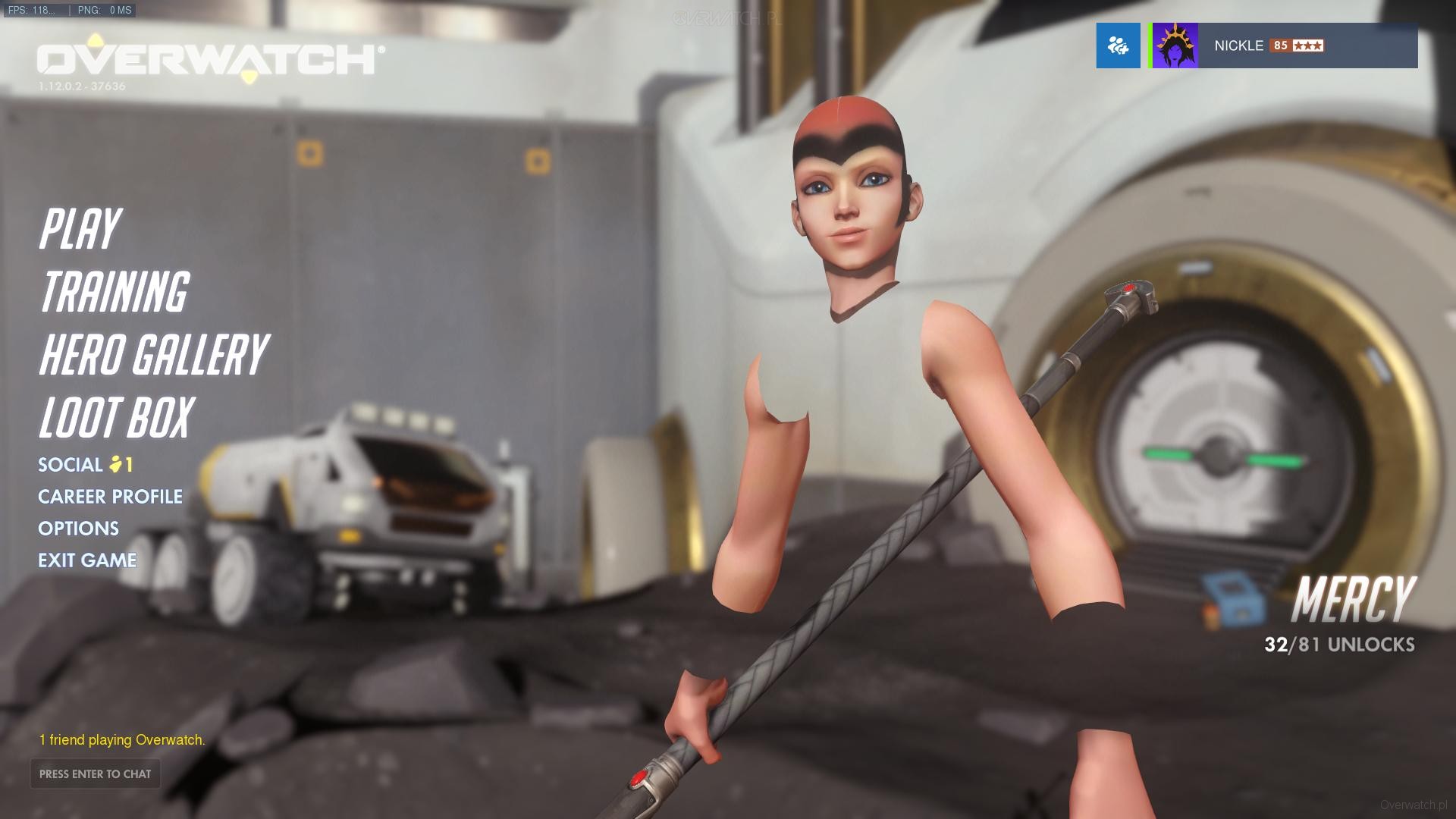This screenshot has height=819, width=1456.
Task: Open Options
Action: (x=79, y=529)
